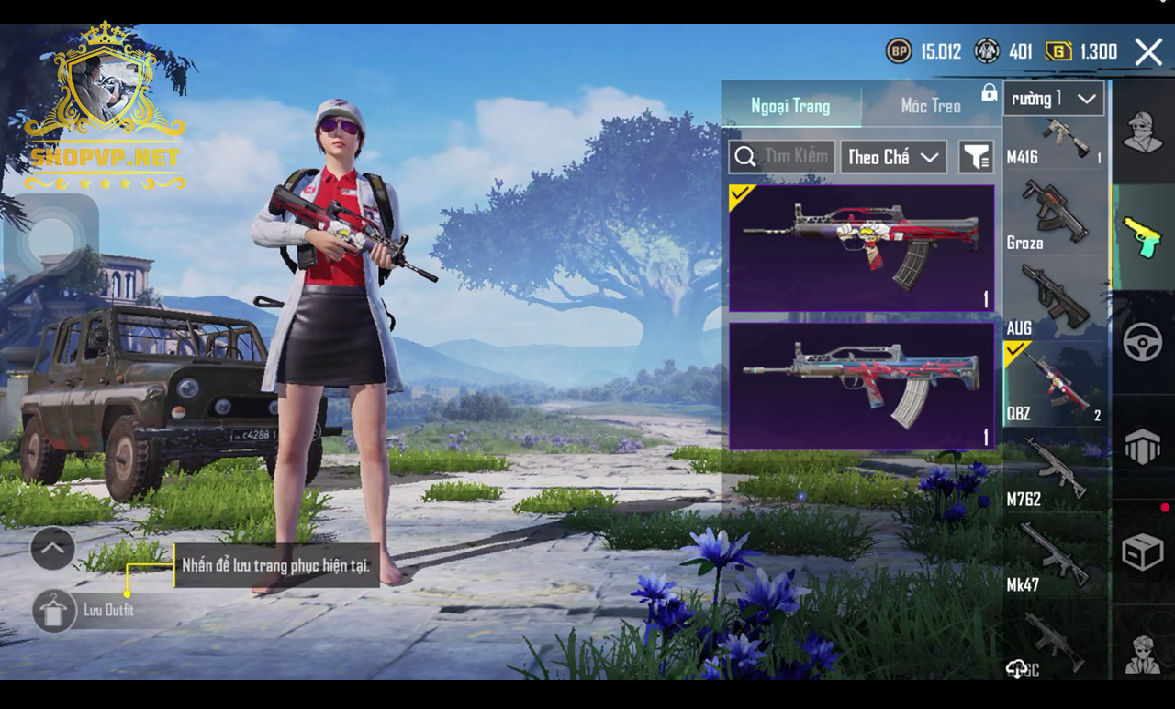This screenshot has width=1175, height=709.
Task: Close the inventory with the X button
Action: point(1148,52)
